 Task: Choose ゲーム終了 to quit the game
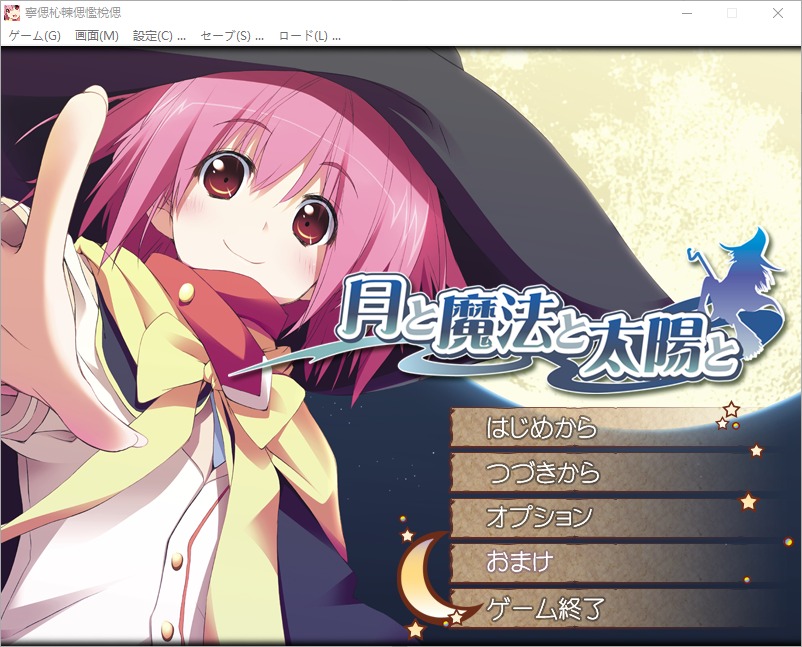[x=544, y=607]
